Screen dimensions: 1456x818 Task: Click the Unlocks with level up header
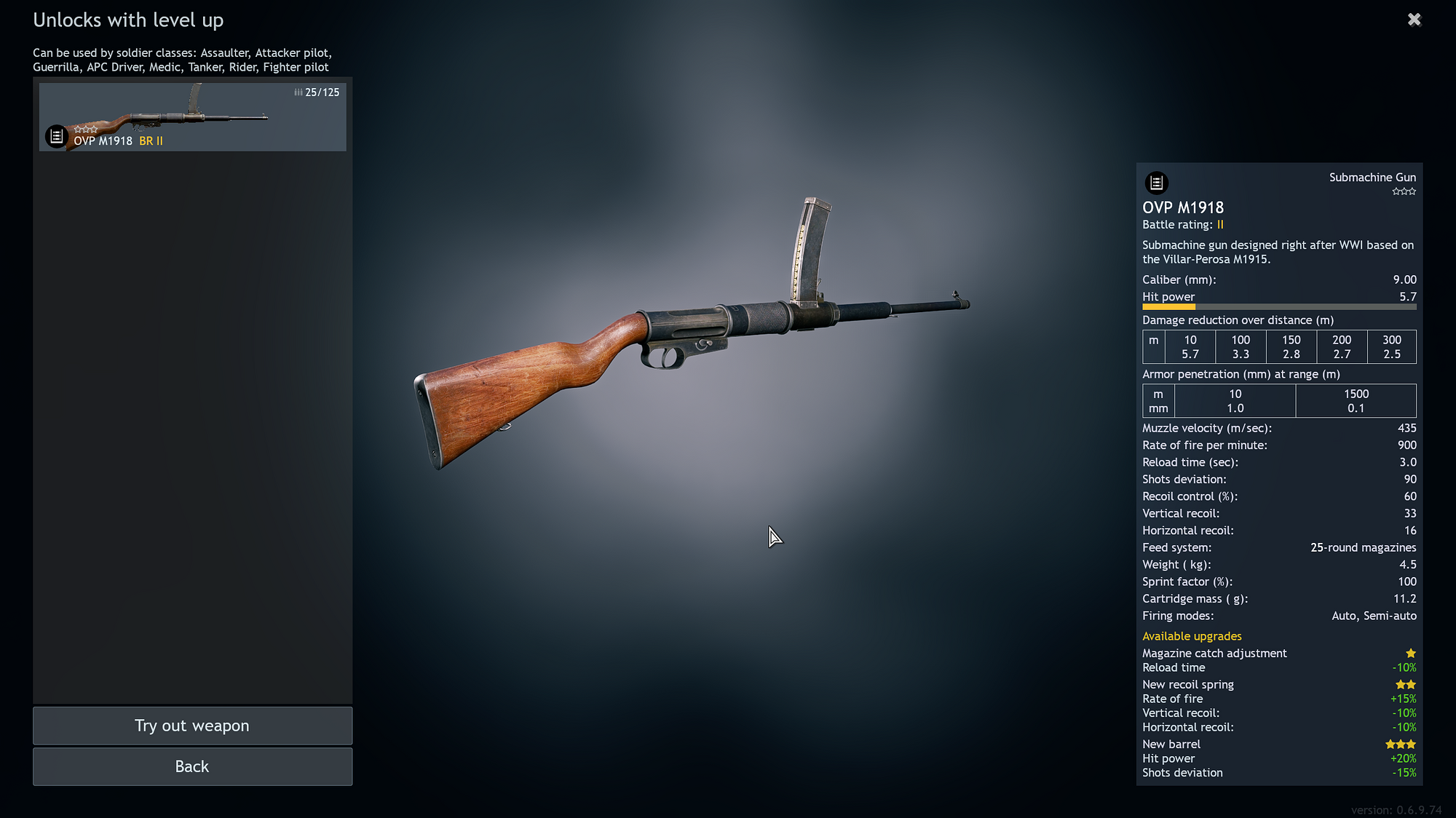(128, 20)
